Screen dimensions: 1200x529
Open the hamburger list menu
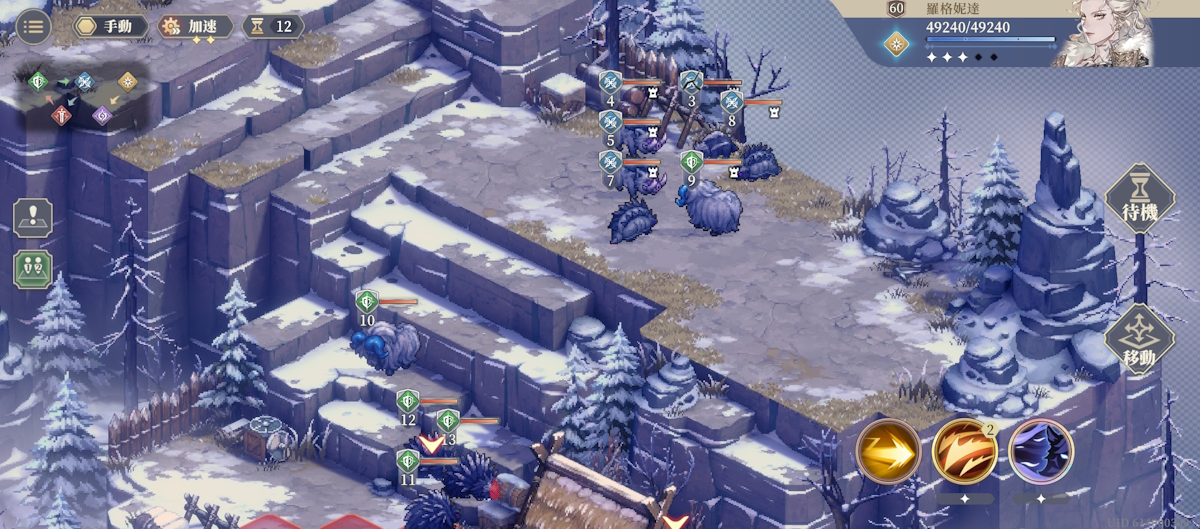tap(33, 26)
